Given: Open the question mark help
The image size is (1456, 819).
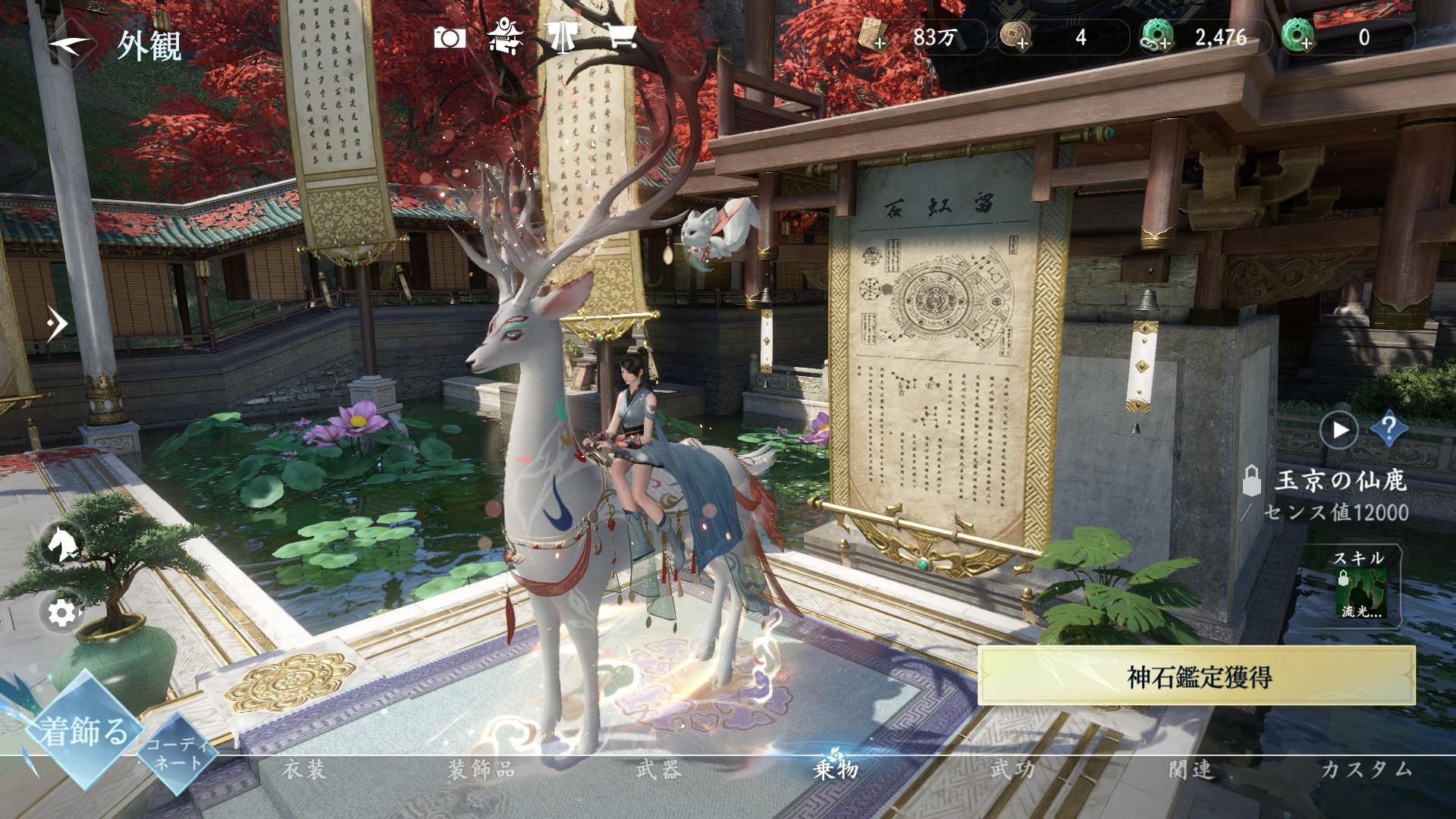Looking at the screenshot, I should point(1389,430).
